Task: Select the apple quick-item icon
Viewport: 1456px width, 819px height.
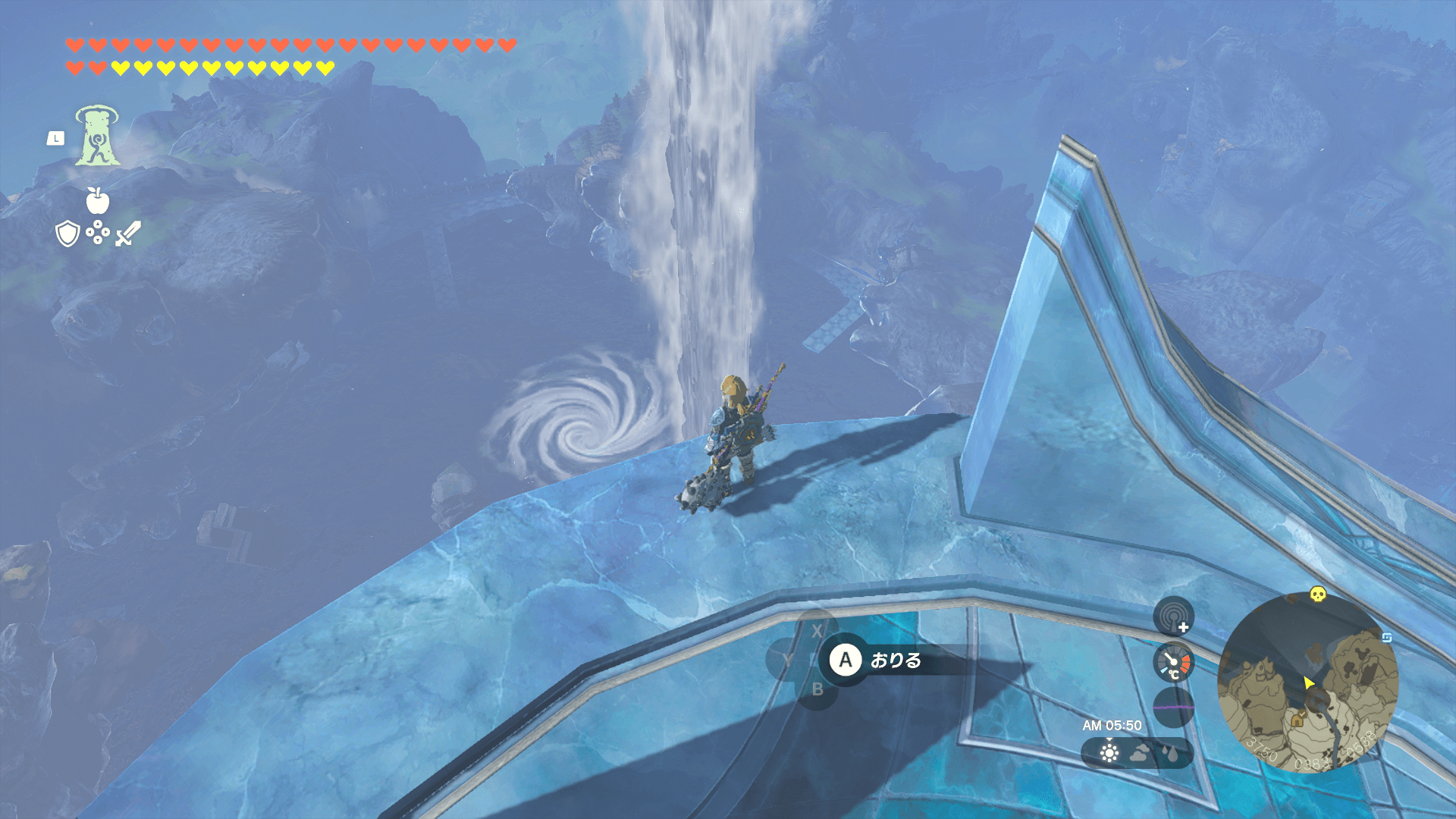Action: pyautogui.click(x=98, y=201)
